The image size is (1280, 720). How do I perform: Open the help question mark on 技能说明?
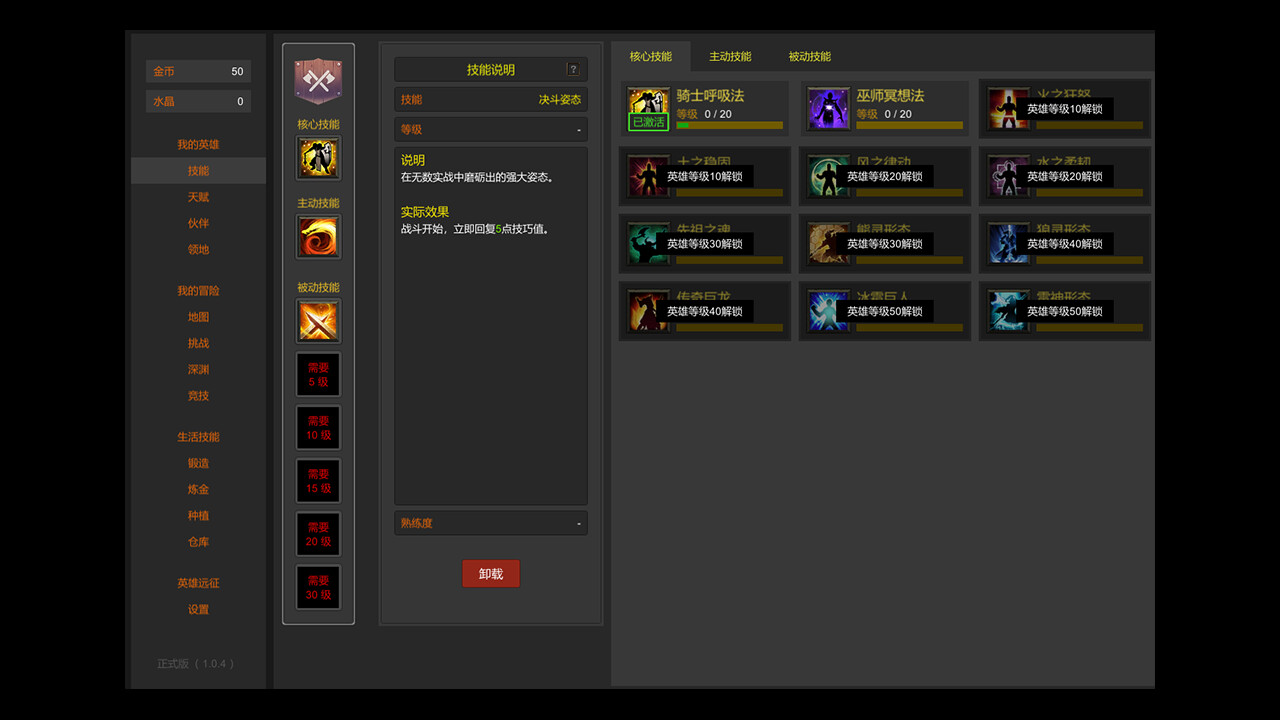pos(572,69)
